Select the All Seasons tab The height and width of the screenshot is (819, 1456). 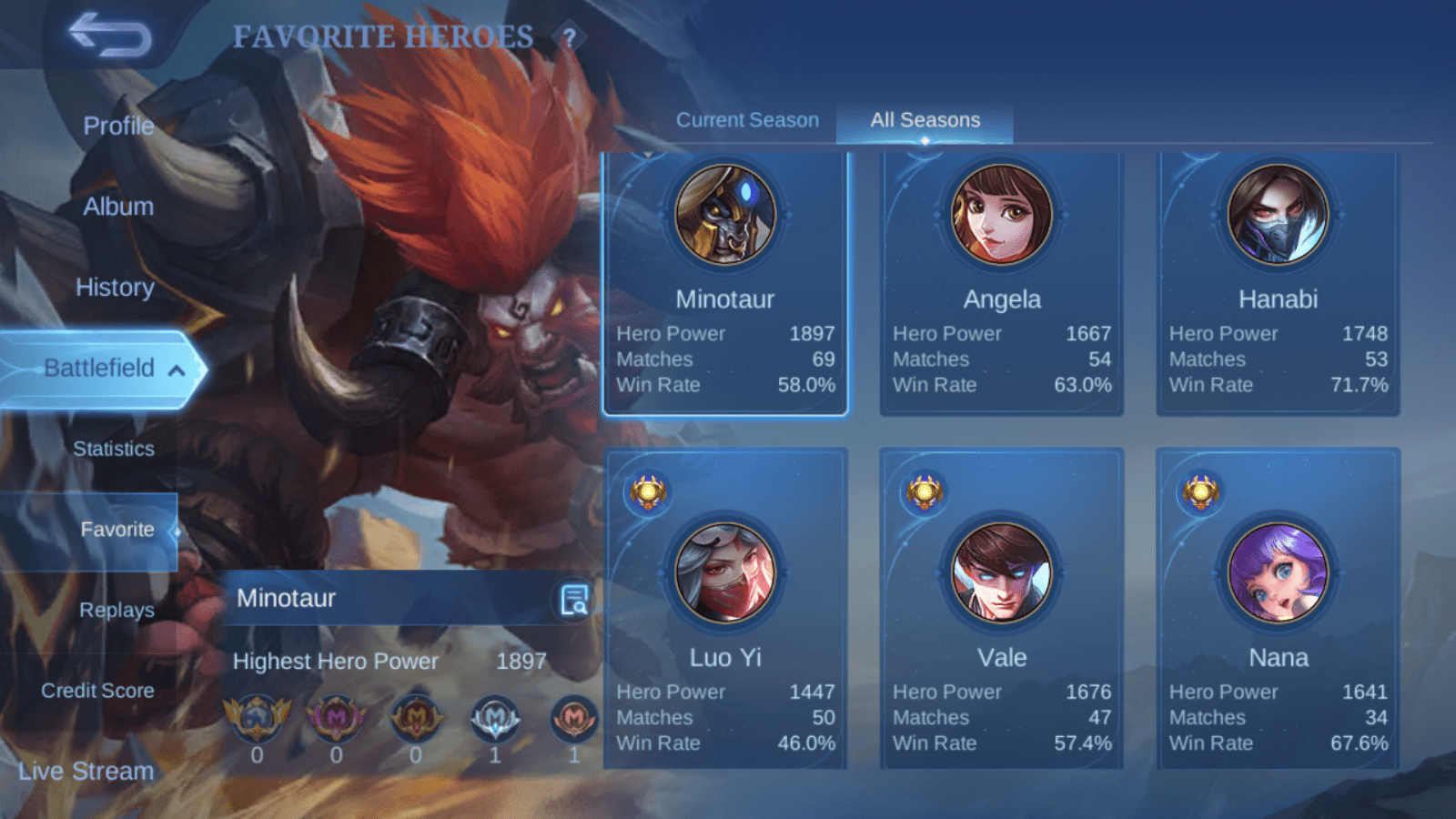click(x=925, y=120)
